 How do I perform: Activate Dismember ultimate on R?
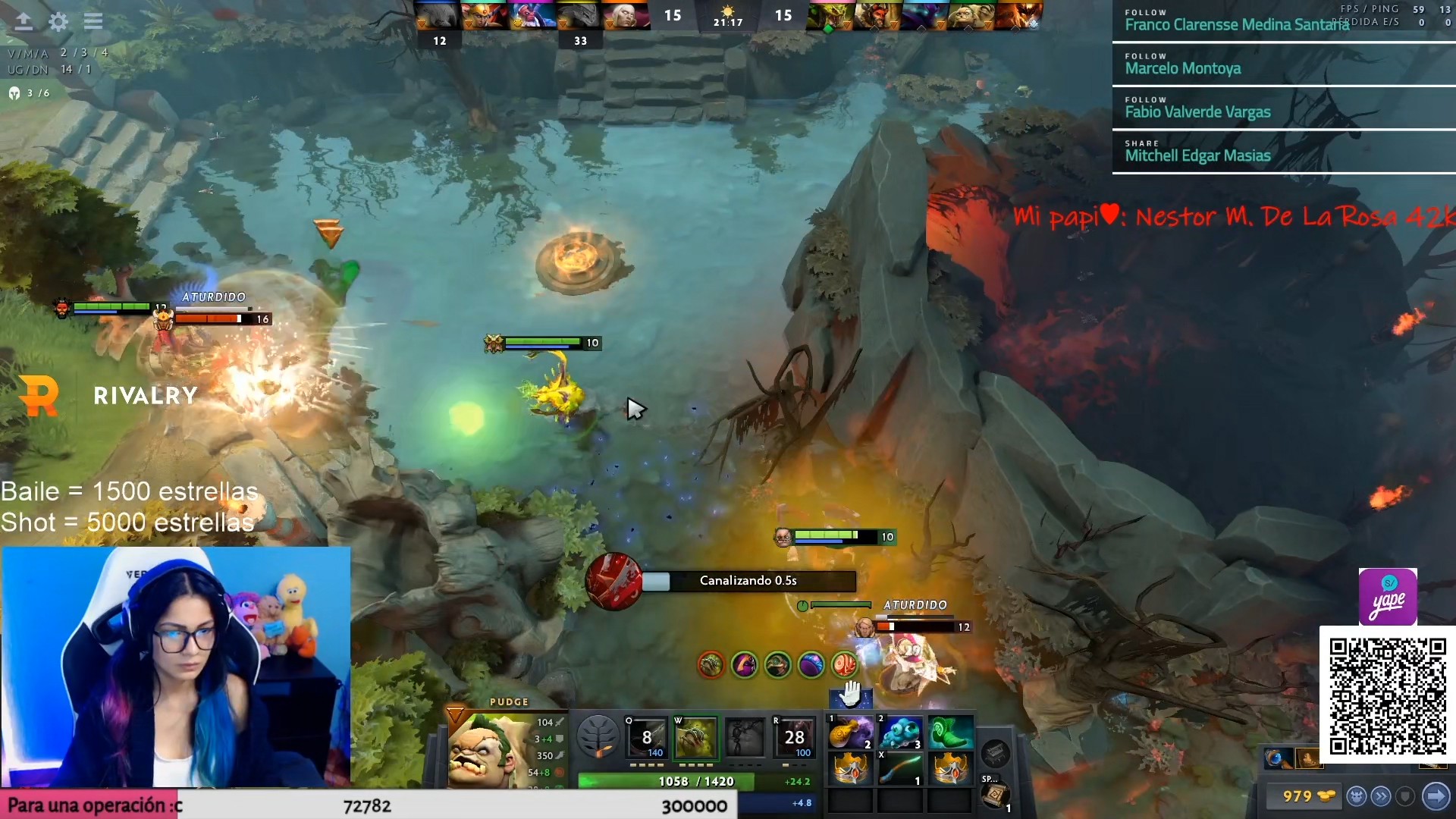794,737
